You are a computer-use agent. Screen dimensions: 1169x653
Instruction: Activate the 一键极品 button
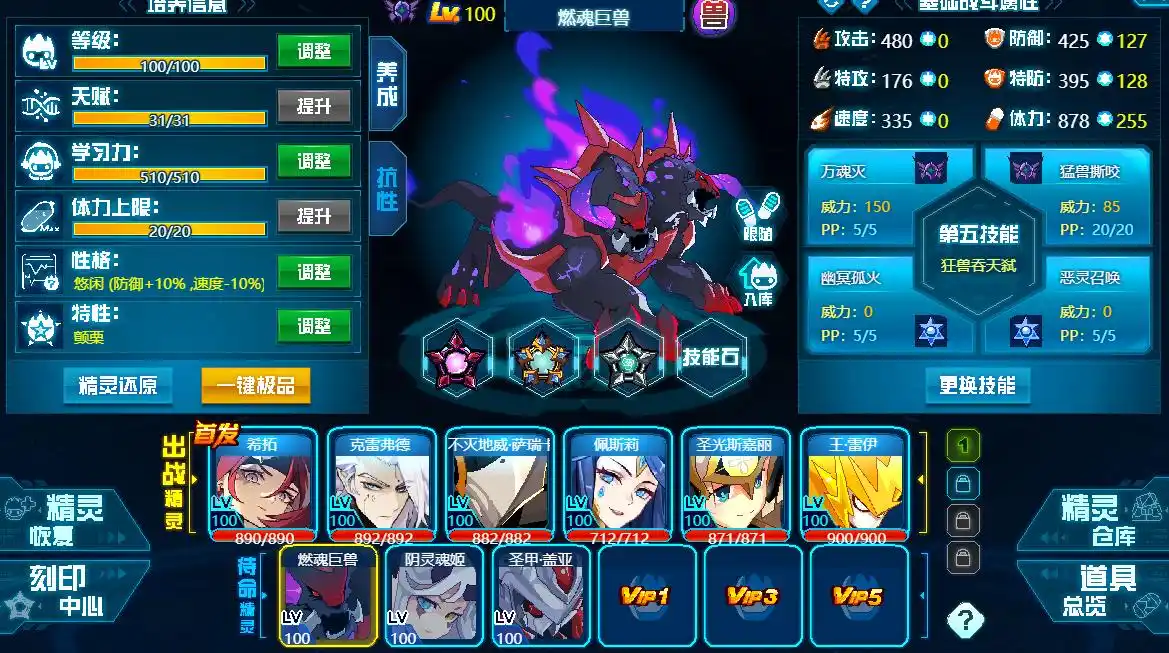click(256, 385)
